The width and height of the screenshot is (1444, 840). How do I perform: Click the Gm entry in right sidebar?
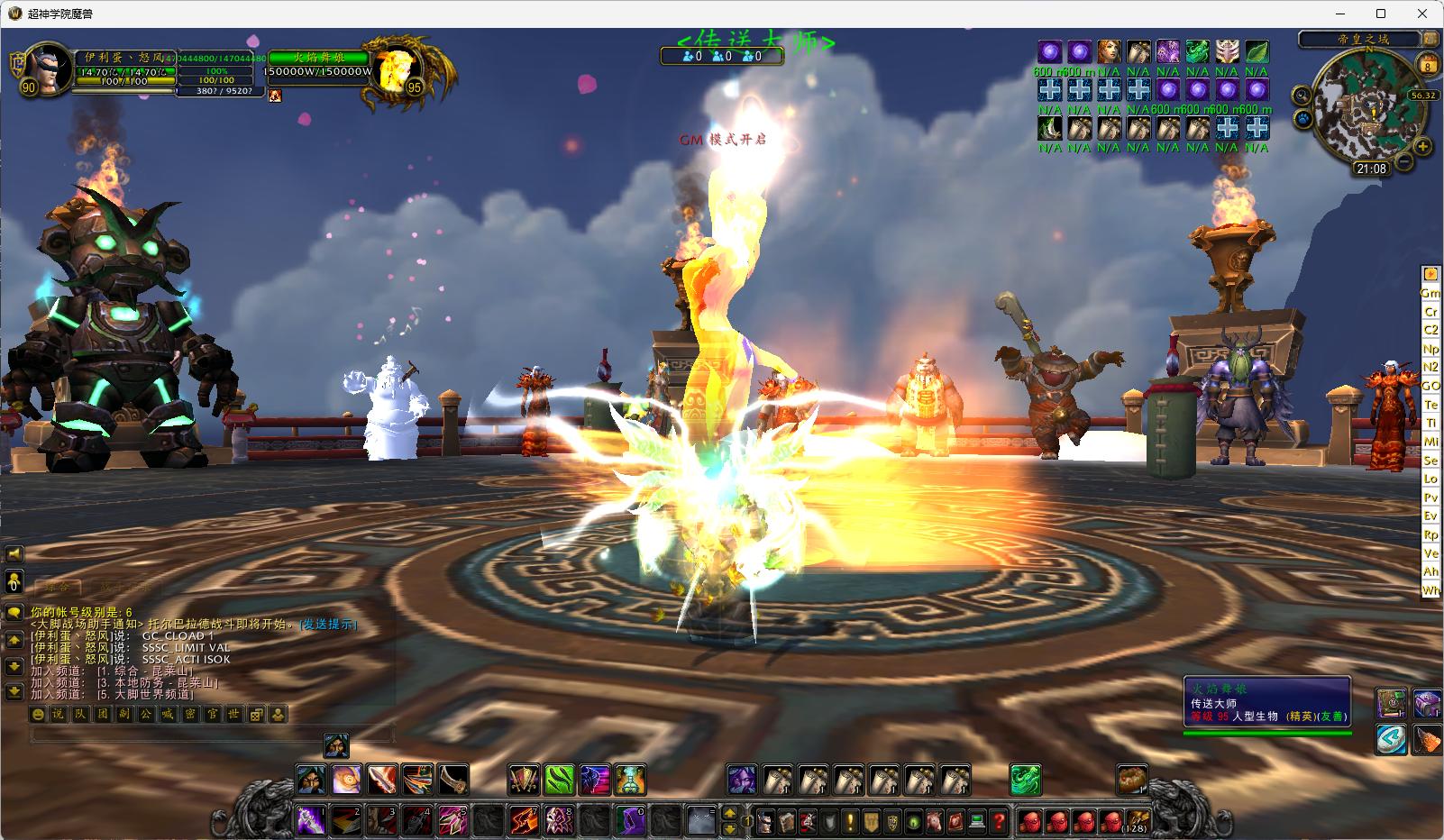[x=1430, y=293]
